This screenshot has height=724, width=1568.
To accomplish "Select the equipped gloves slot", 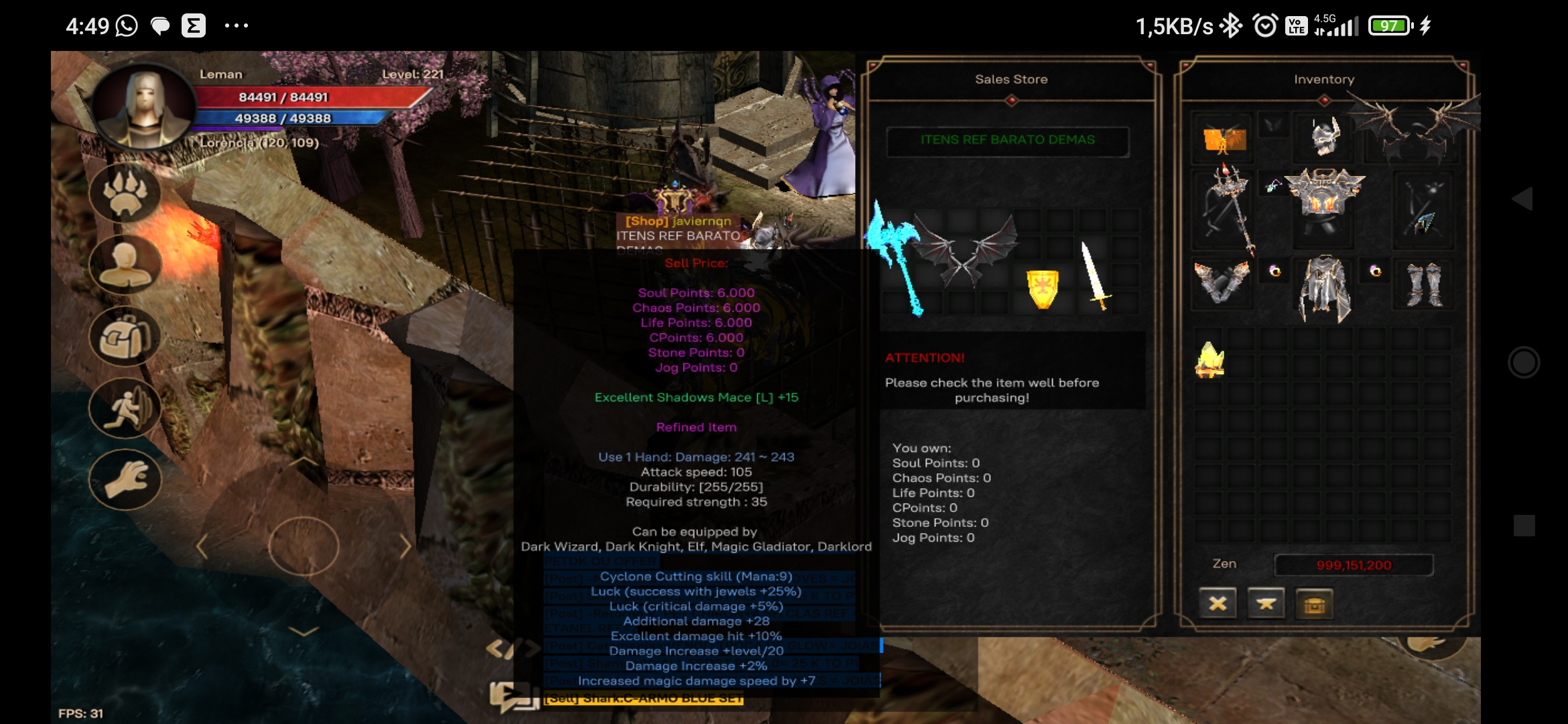I will pos(1222,282).
